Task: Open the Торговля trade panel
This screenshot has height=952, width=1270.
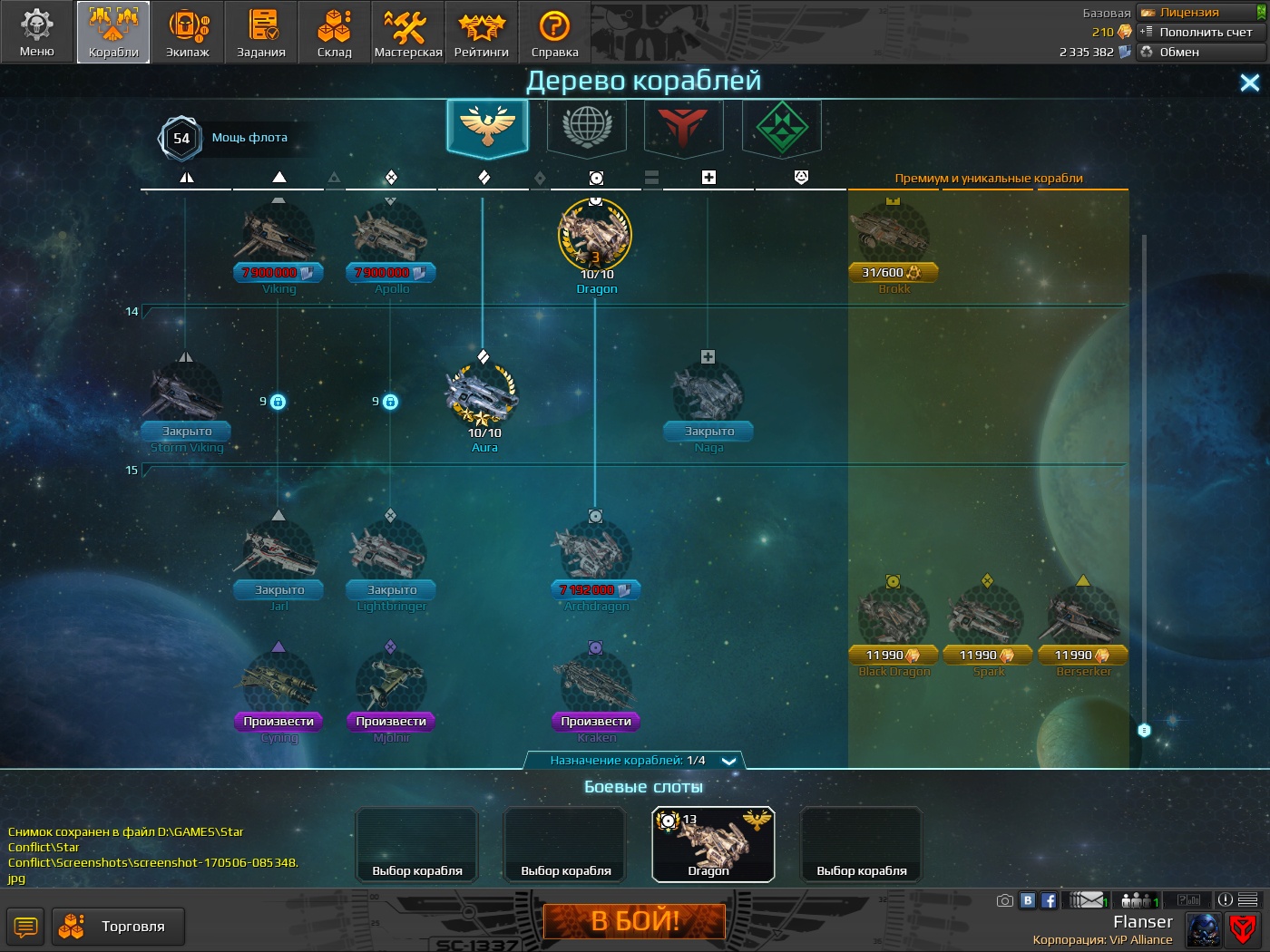Action: (x=118, y=927)
